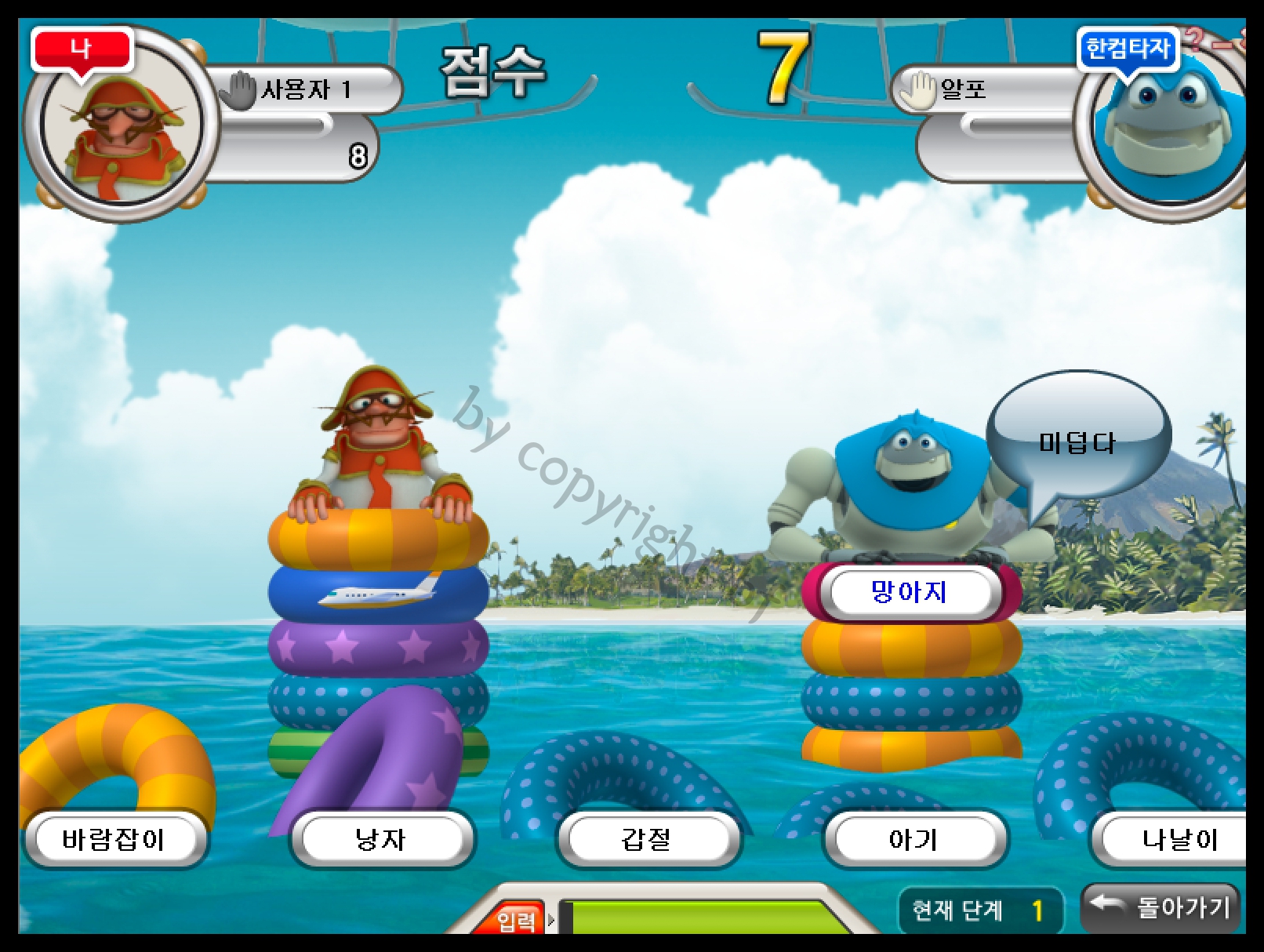The image size is (1264, 952).
Task: Select the 바람잡이 word bubble
Action: 114,839
